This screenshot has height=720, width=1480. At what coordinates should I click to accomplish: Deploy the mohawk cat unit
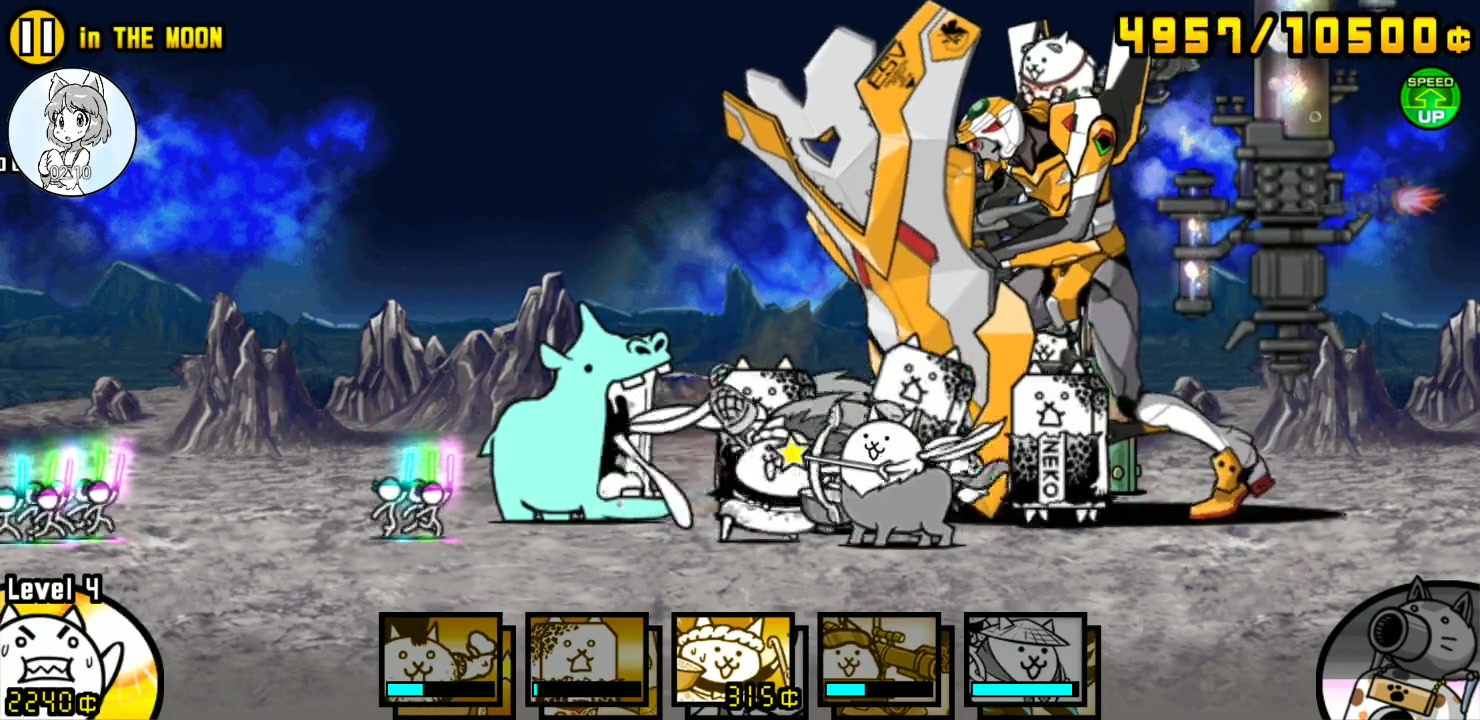441,659
